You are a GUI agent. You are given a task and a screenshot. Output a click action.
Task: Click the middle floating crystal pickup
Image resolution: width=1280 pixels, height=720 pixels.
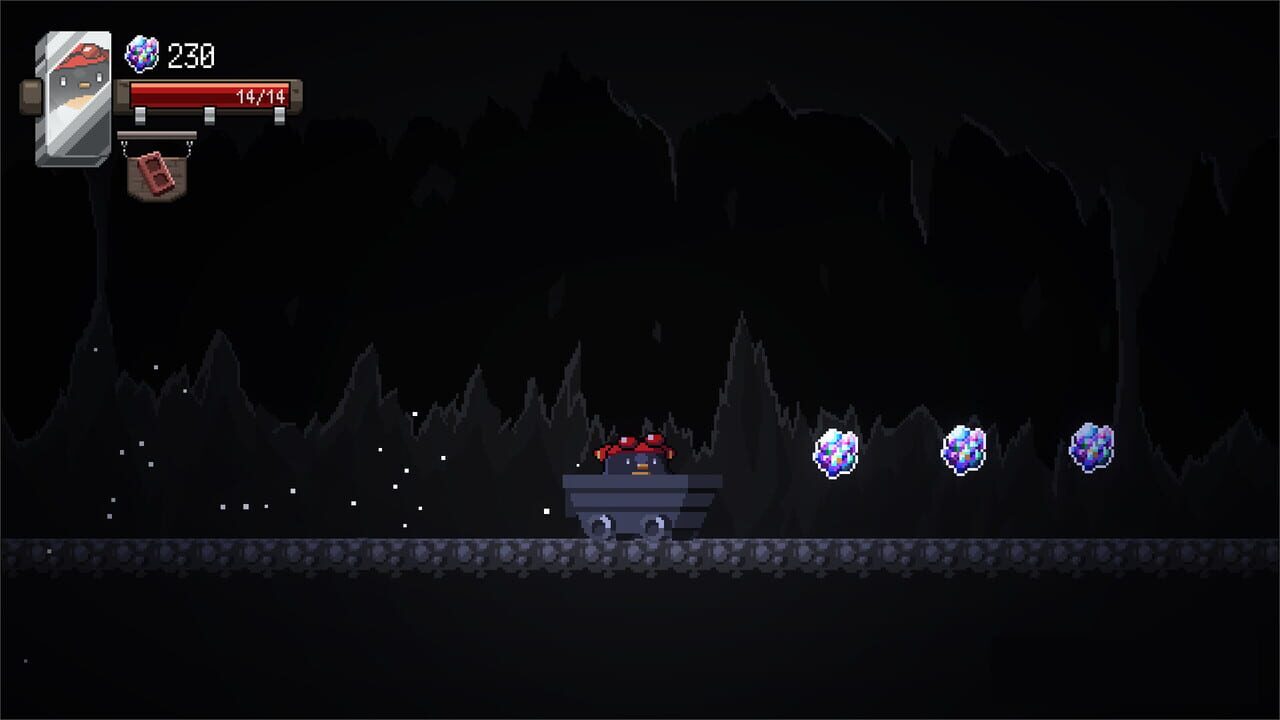click(x=962, y=449)
